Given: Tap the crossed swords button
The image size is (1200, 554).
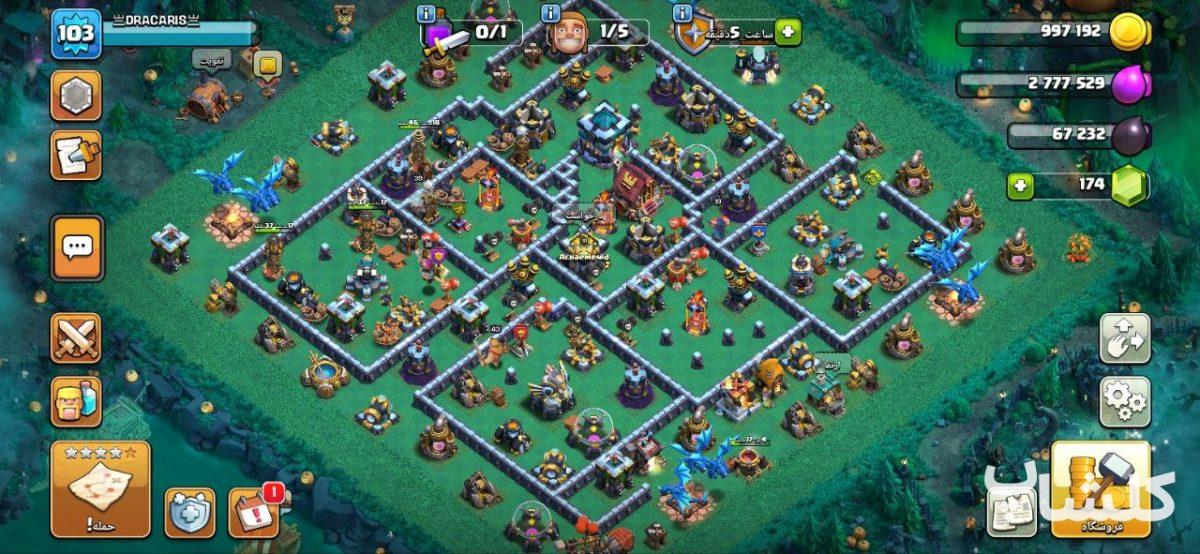Looking at the screenshot, I should [76, 338].
